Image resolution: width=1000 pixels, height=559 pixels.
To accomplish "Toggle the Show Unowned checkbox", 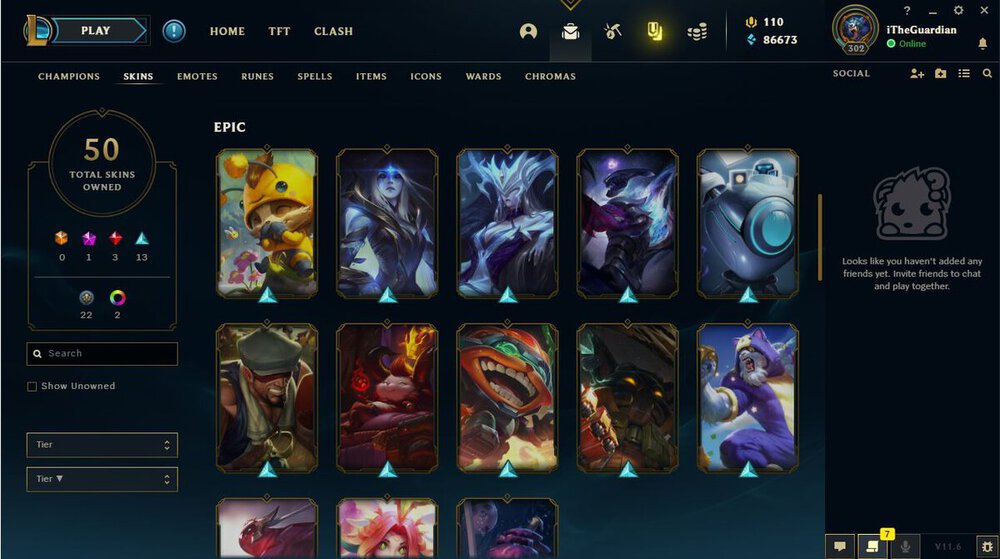I will tap(32, 386).
